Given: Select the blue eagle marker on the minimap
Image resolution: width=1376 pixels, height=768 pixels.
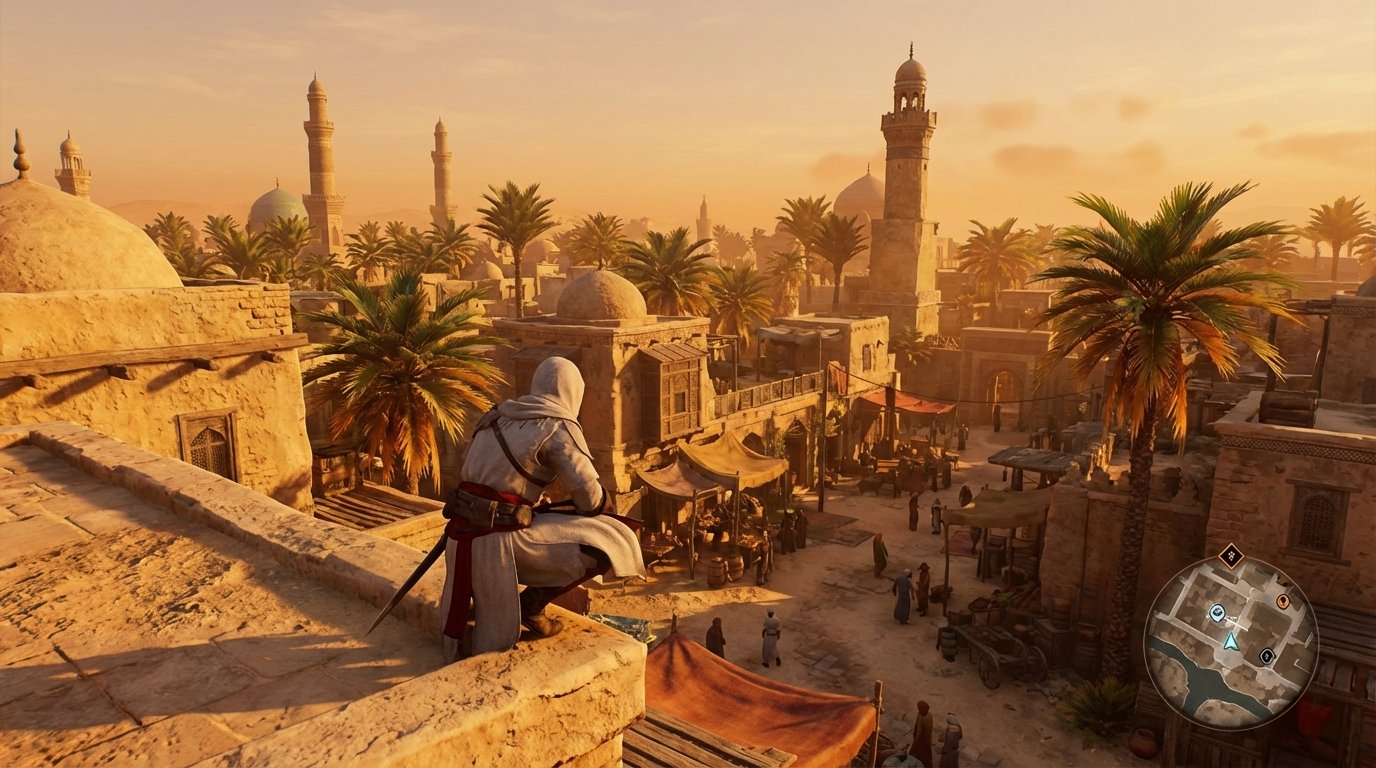Looking at the screenshot, I should click(1216, 612).
